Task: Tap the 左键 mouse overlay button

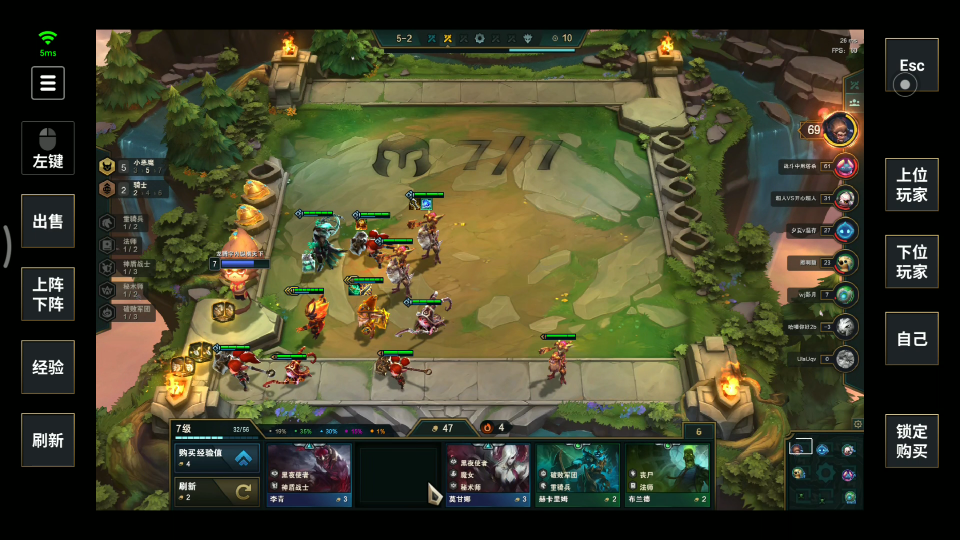Action: click(48, 148)
